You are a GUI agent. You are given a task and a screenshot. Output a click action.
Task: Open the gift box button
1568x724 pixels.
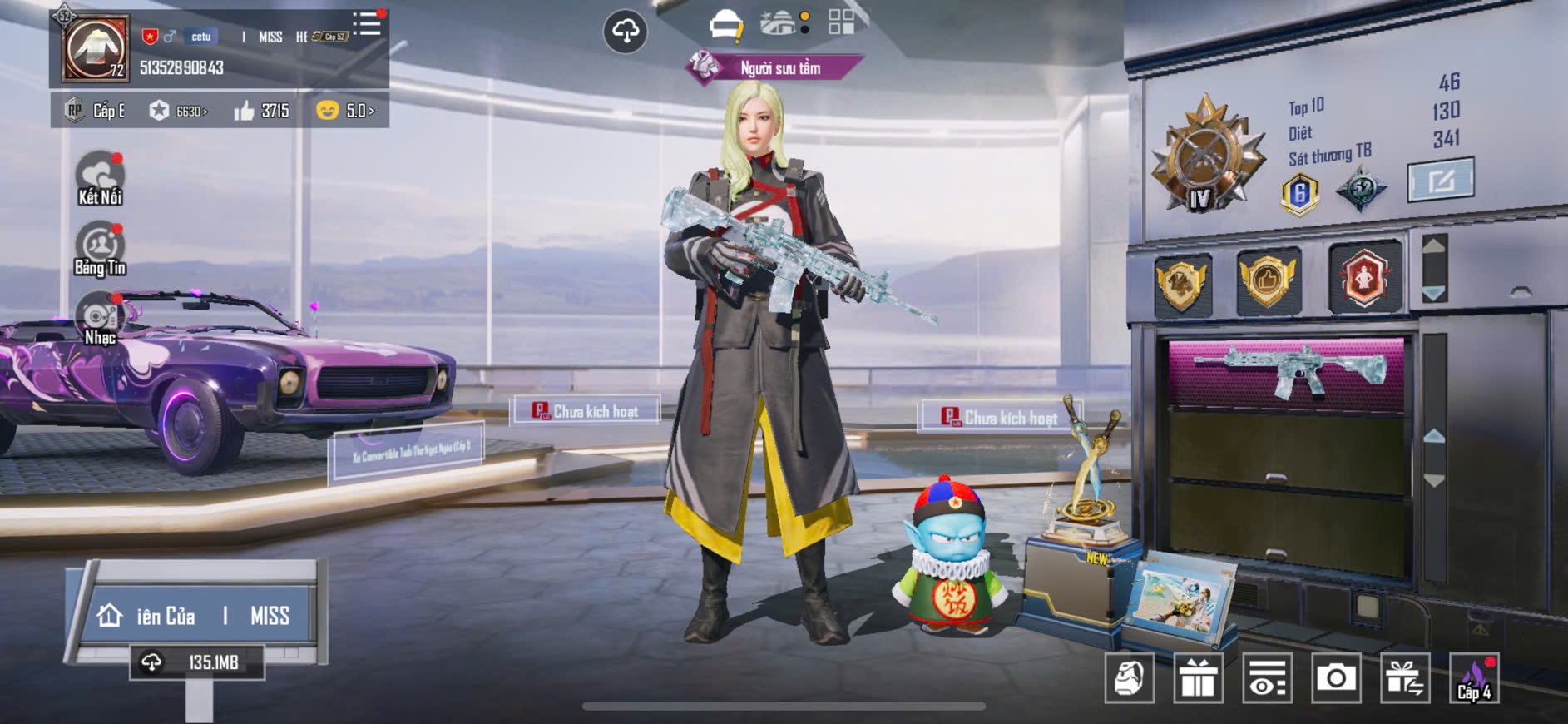click(1198, 678)
